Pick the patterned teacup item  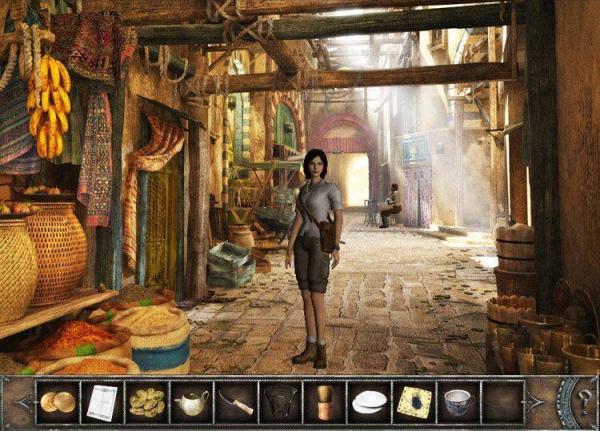coord(458,402)
